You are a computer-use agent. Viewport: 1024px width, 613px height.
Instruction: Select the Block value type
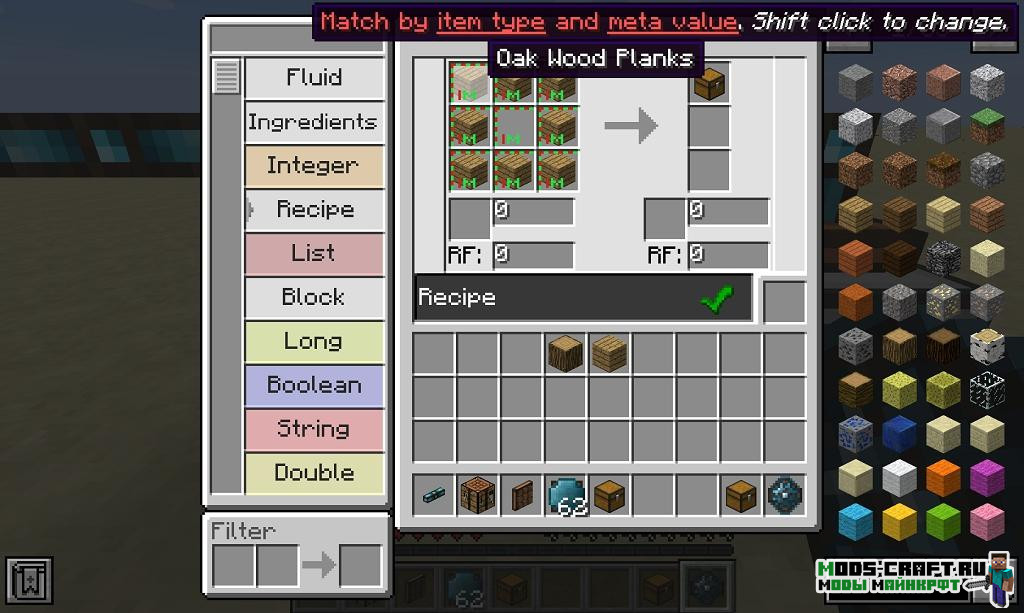[314, 297]
